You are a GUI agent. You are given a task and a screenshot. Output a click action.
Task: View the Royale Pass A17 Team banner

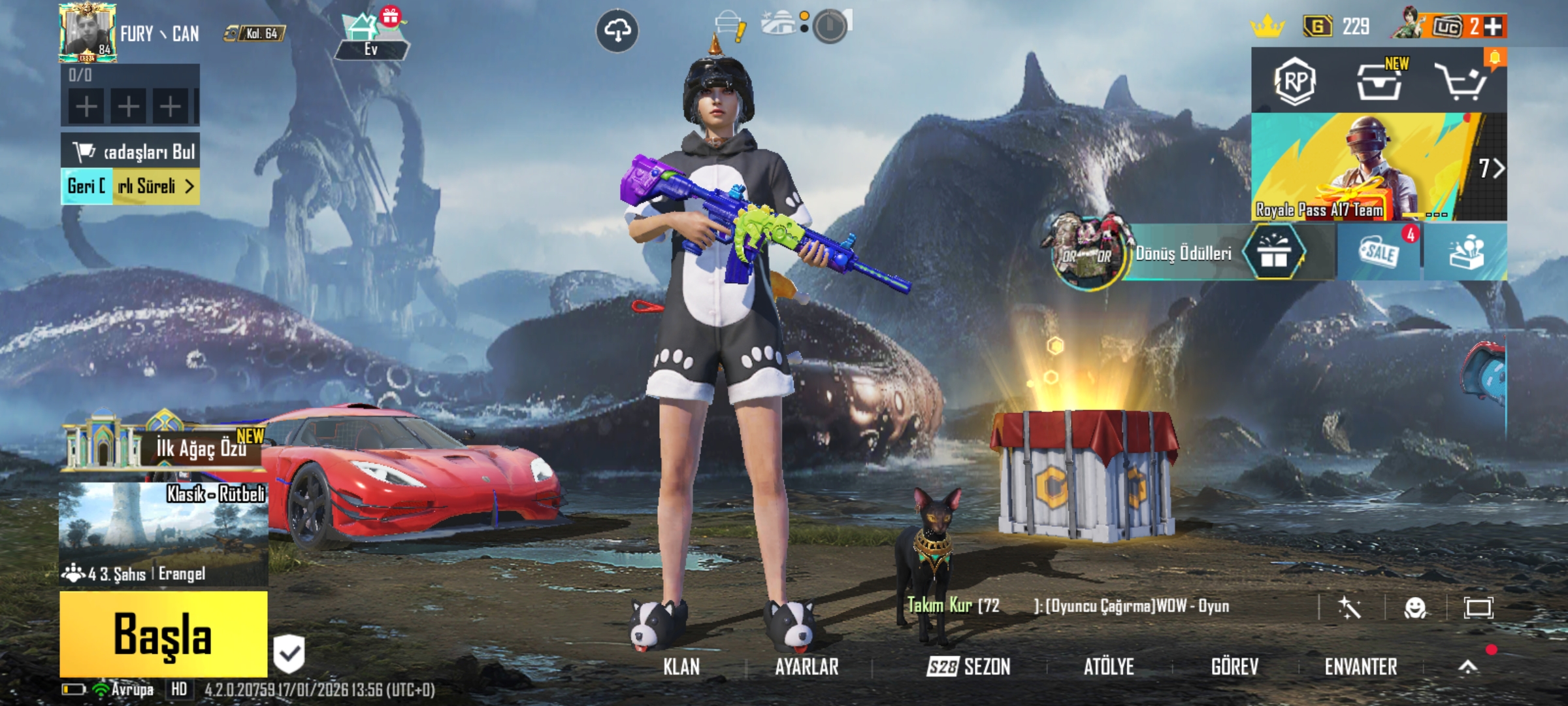click(1365, 167)
